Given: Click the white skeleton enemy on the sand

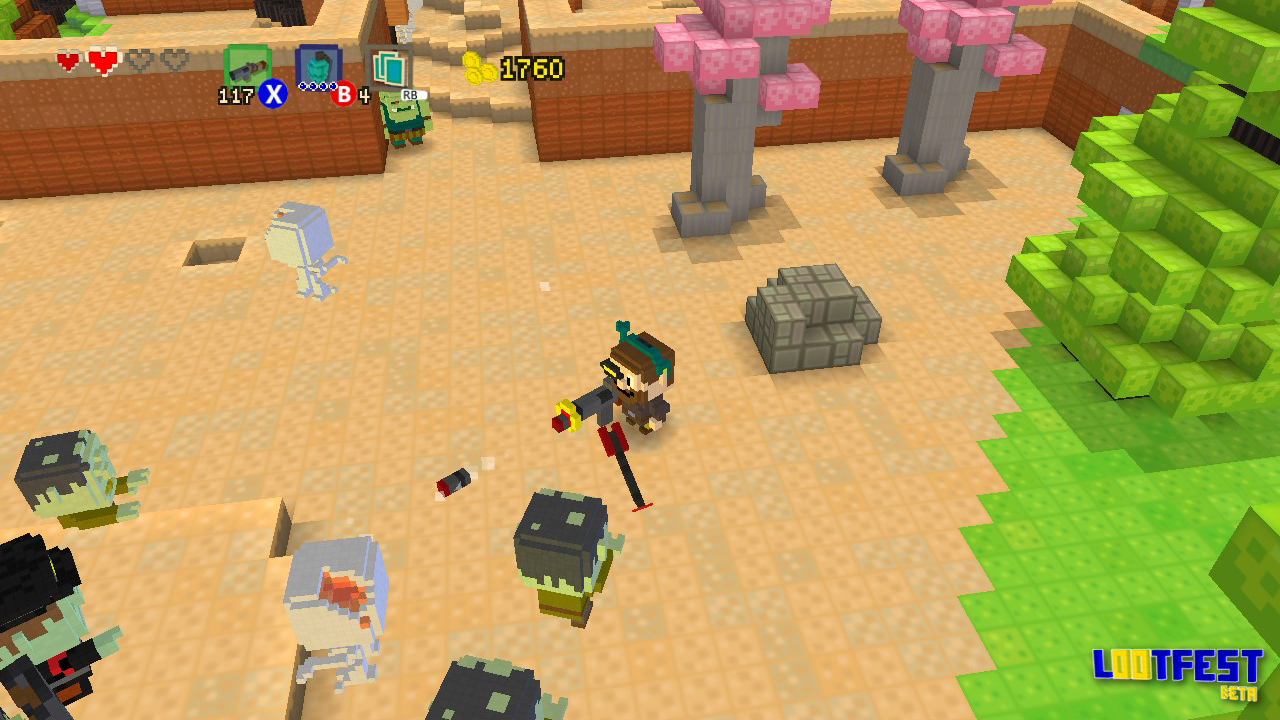Looking at the screenshot, I should [x=300, y=250].
